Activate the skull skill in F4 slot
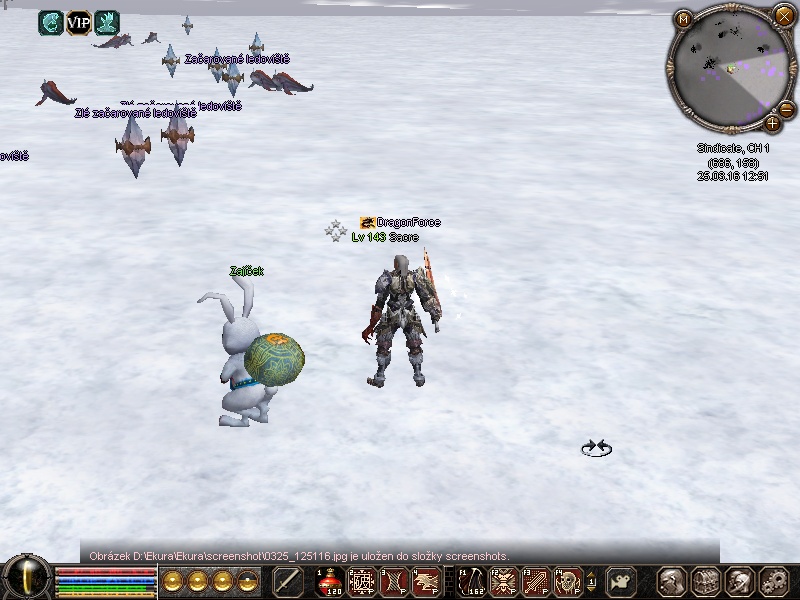Viewport: 800px width, 600px height. (x=568, y=581)
